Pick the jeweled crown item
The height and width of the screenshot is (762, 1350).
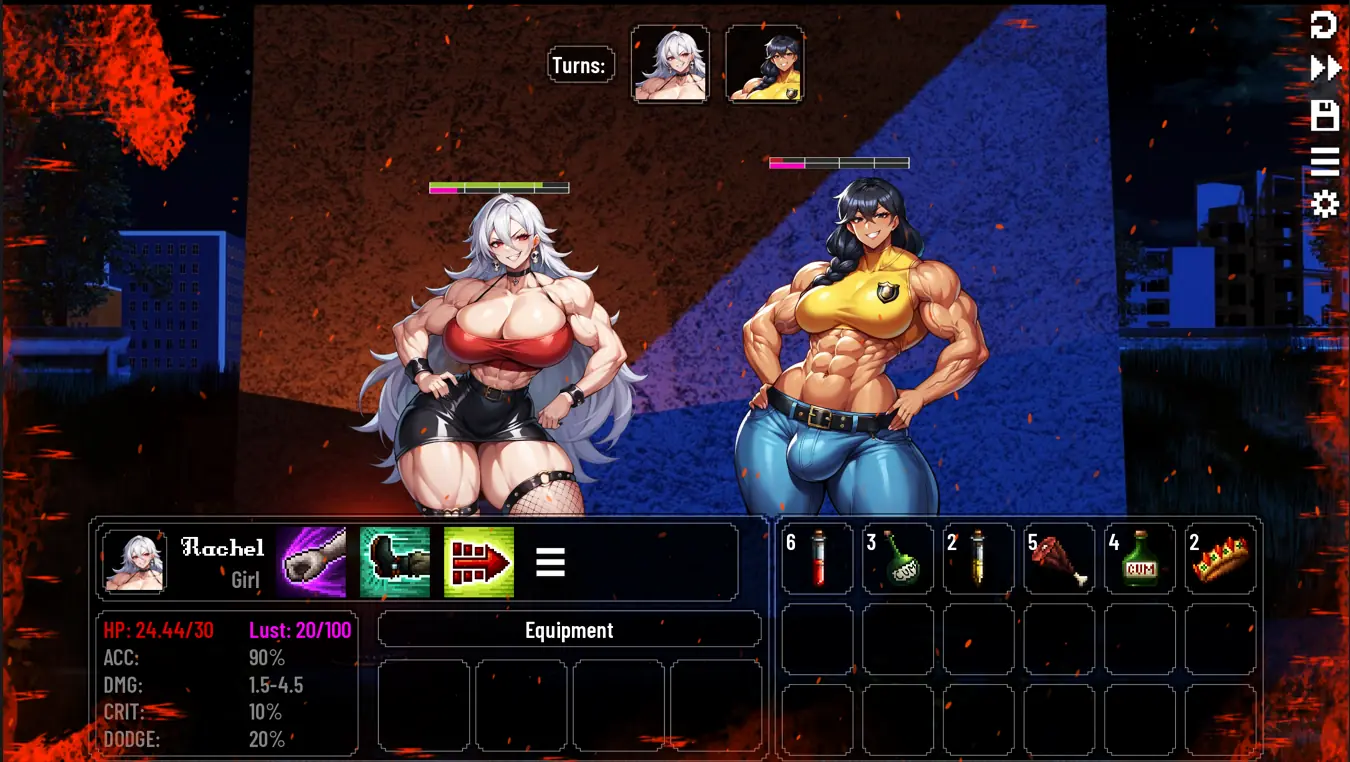1220,559
